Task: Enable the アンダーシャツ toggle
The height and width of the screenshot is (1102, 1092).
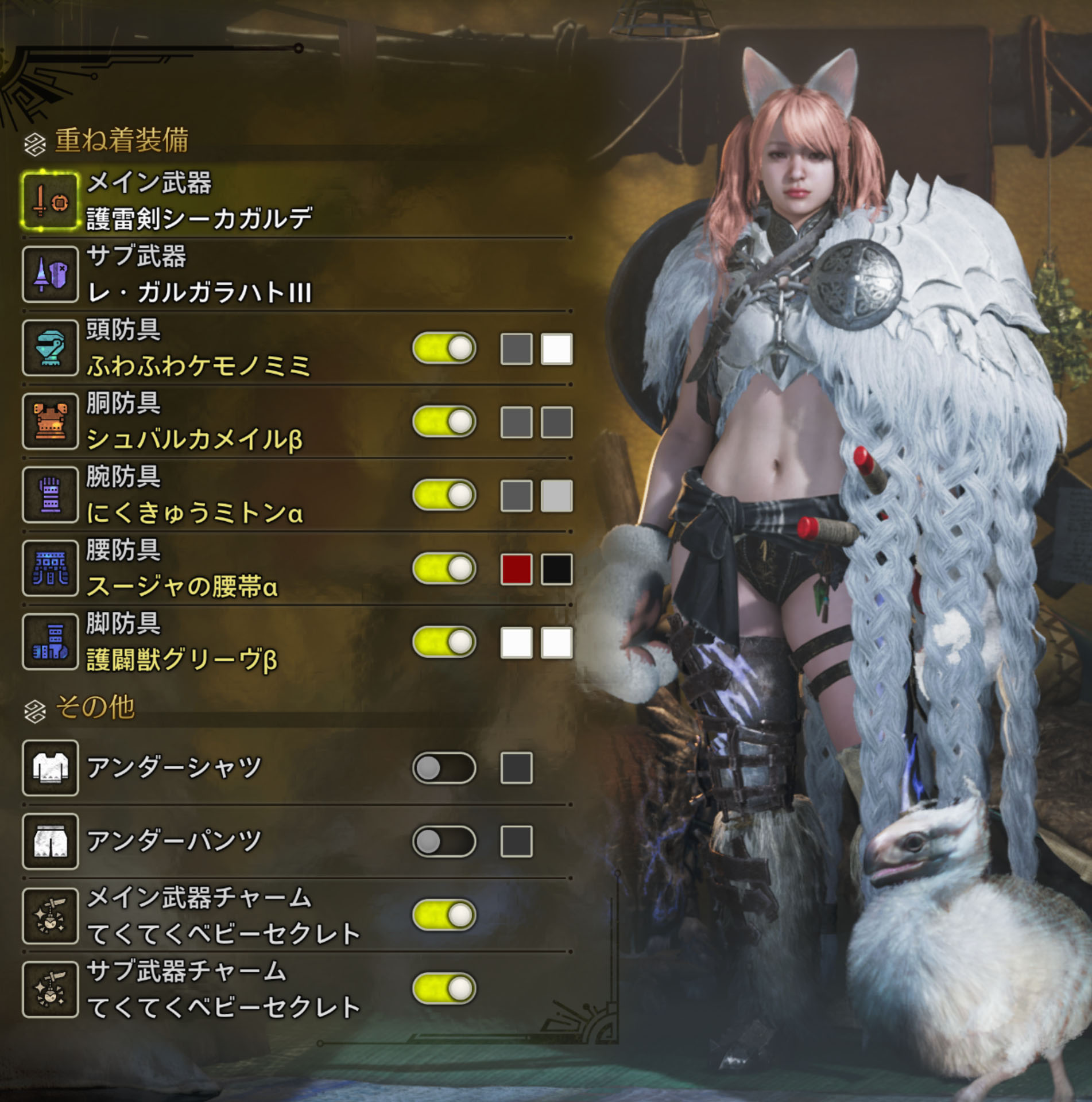Action: (444, 768)
